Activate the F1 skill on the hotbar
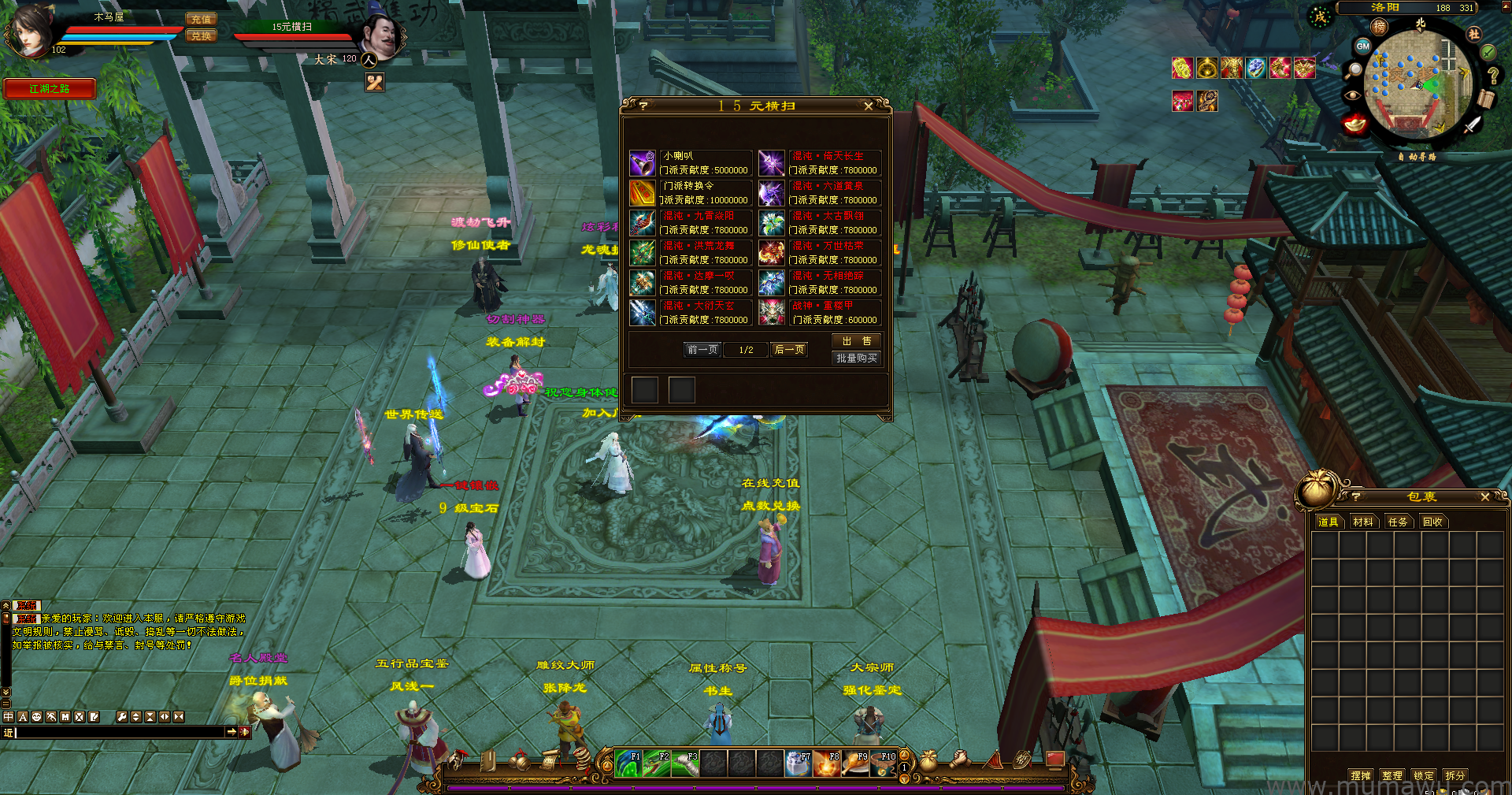Screen dimensions: 1512x795 (x=628, y=763)
